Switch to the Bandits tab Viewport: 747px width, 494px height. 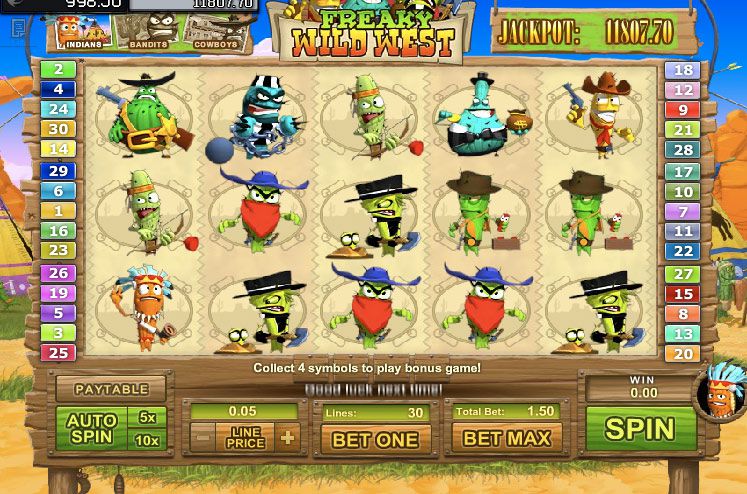coord(146,32)
